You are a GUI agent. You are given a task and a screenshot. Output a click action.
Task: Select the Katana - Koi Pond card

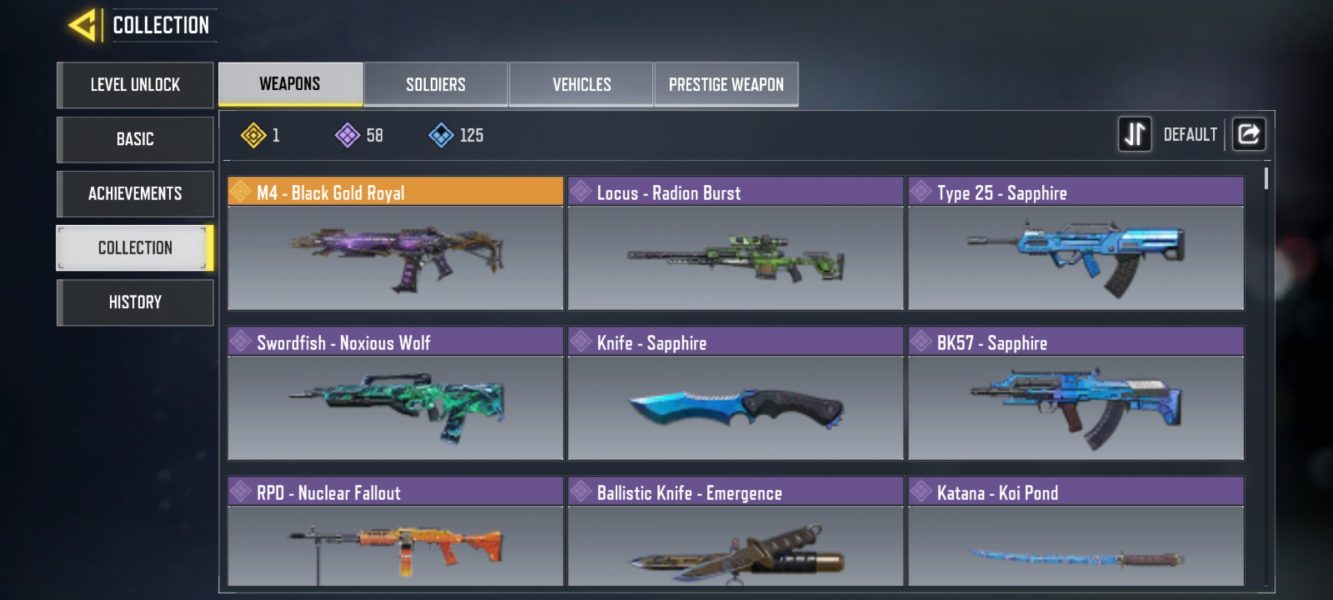coord(1075,533)
